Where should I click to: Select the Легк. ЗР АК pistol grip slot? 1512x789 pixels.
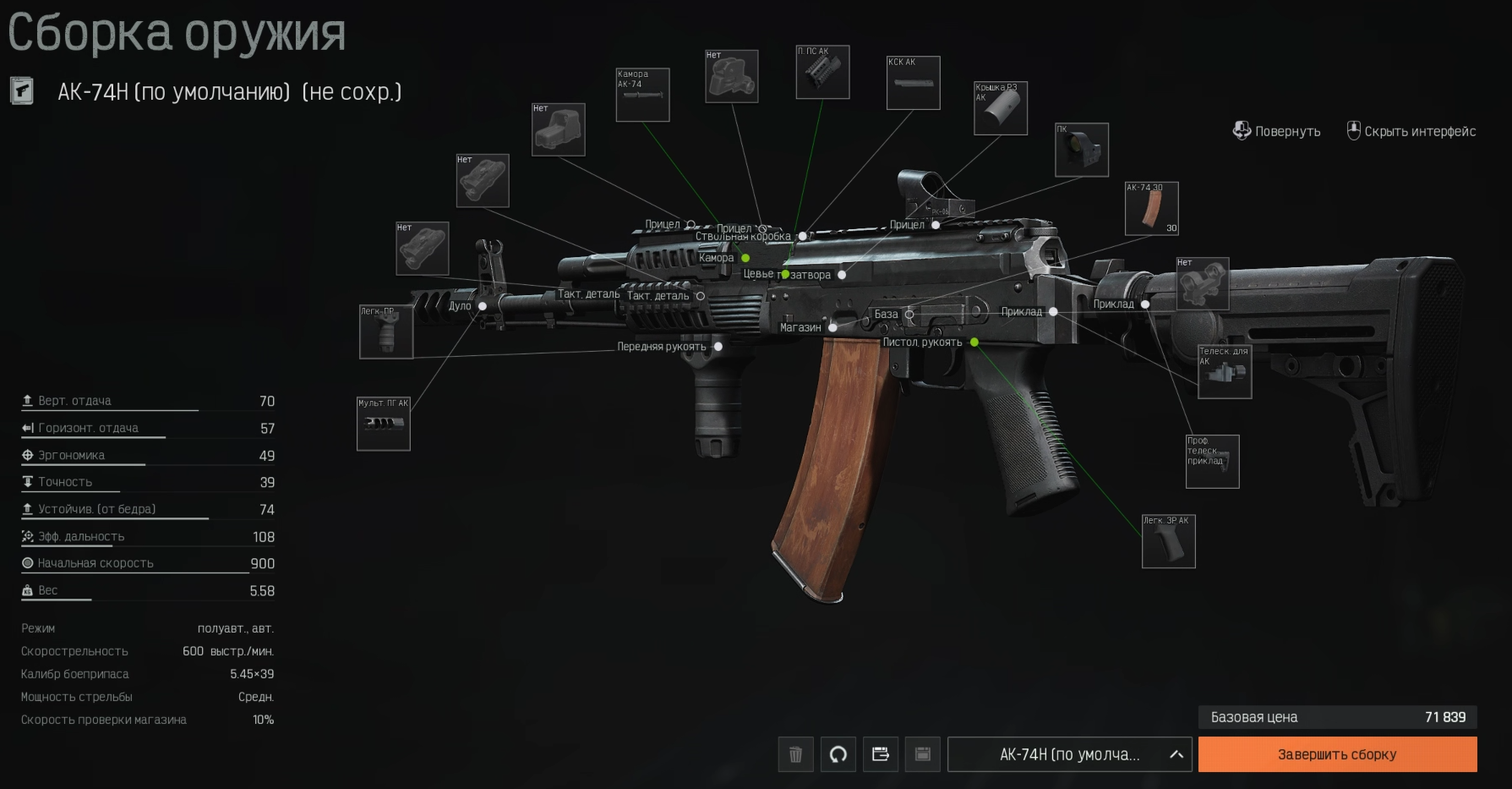pyautogui.click(x=1168, y=541)
